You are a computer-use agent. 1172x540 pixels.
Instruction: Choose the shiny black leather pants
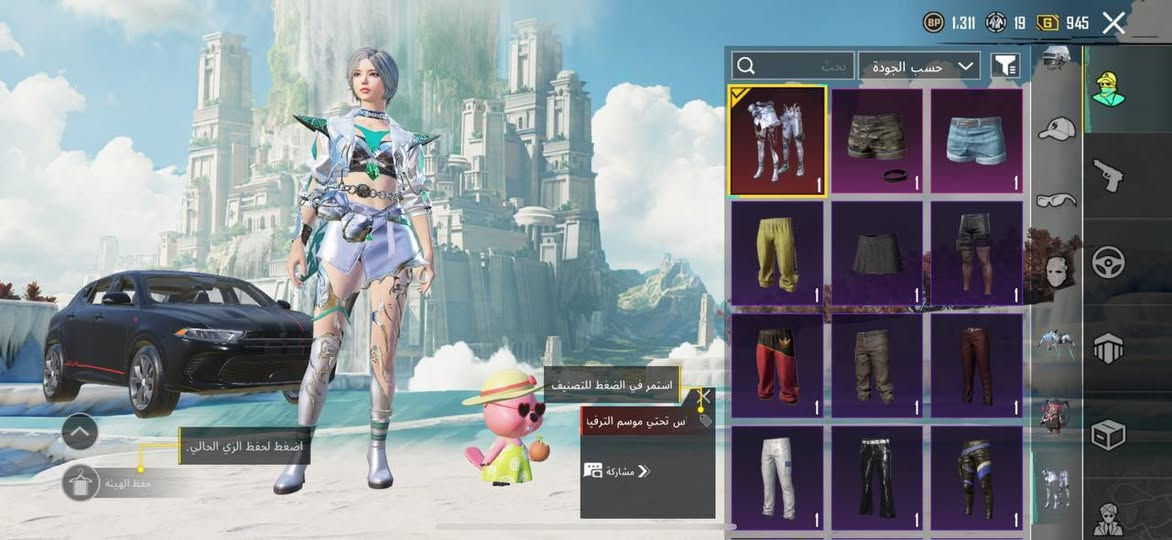877,476
